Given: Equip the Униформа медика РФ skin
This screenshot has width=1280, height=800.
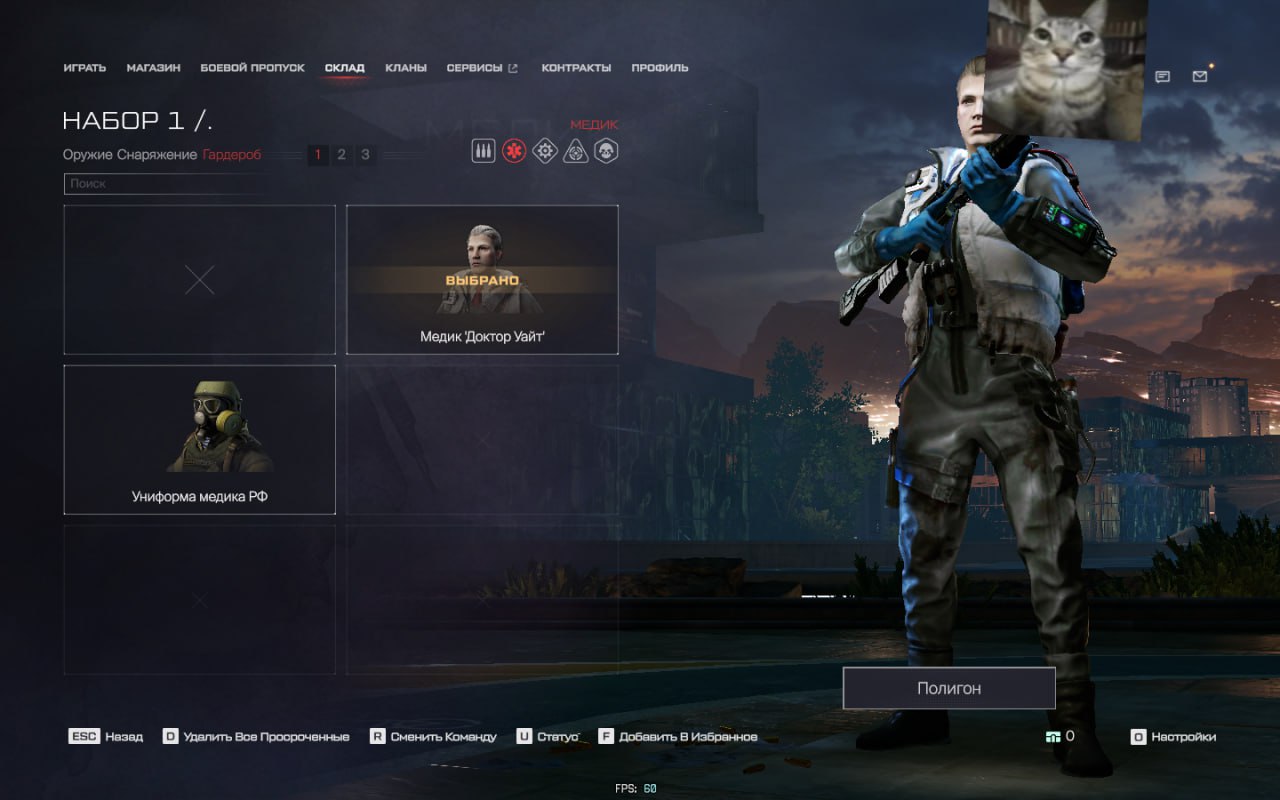Looking at the screenshot, I should [199, 439].
